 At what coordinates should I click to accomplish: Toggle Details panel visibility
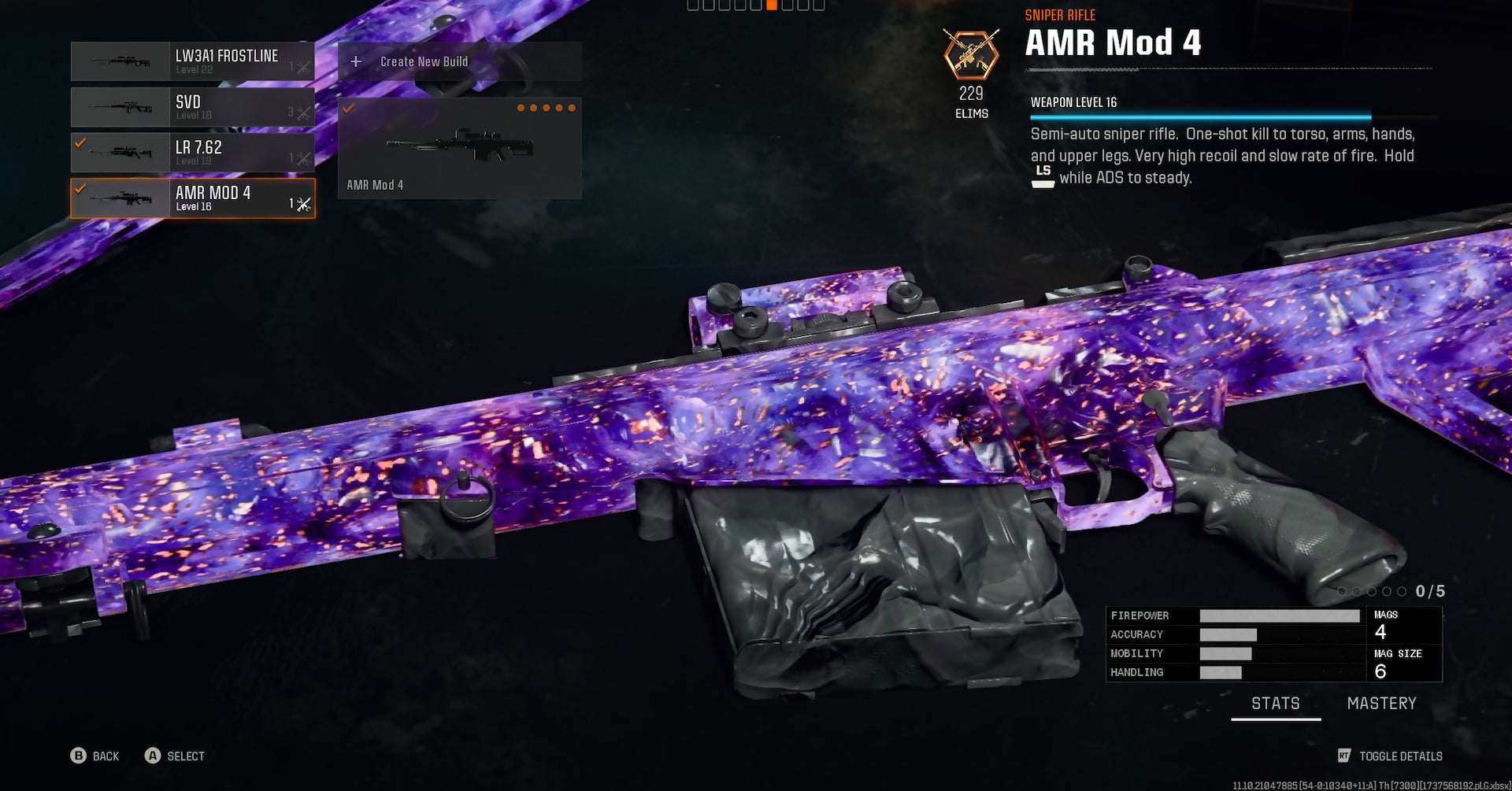click(x=1390, y=756)
